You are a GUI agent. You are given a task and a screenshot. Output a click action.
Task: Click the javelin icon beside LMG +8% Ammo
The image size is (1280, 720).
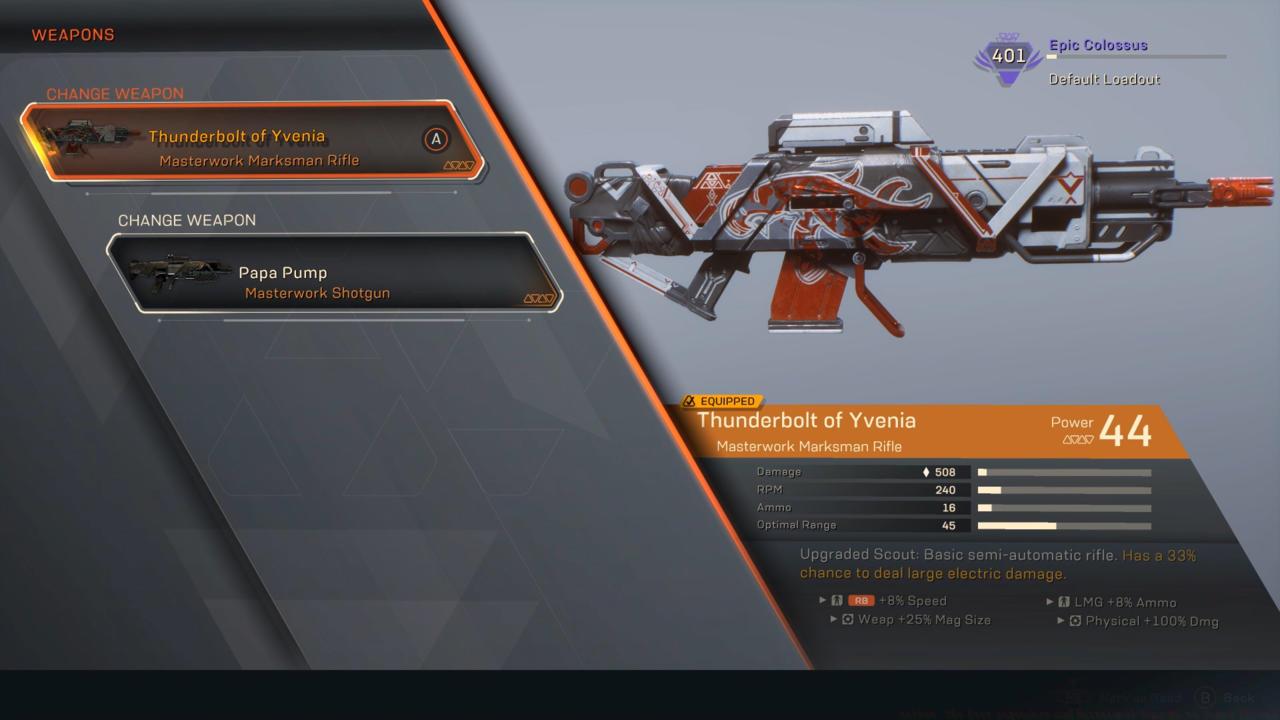pyautogui.click(x=1063, y=601)
